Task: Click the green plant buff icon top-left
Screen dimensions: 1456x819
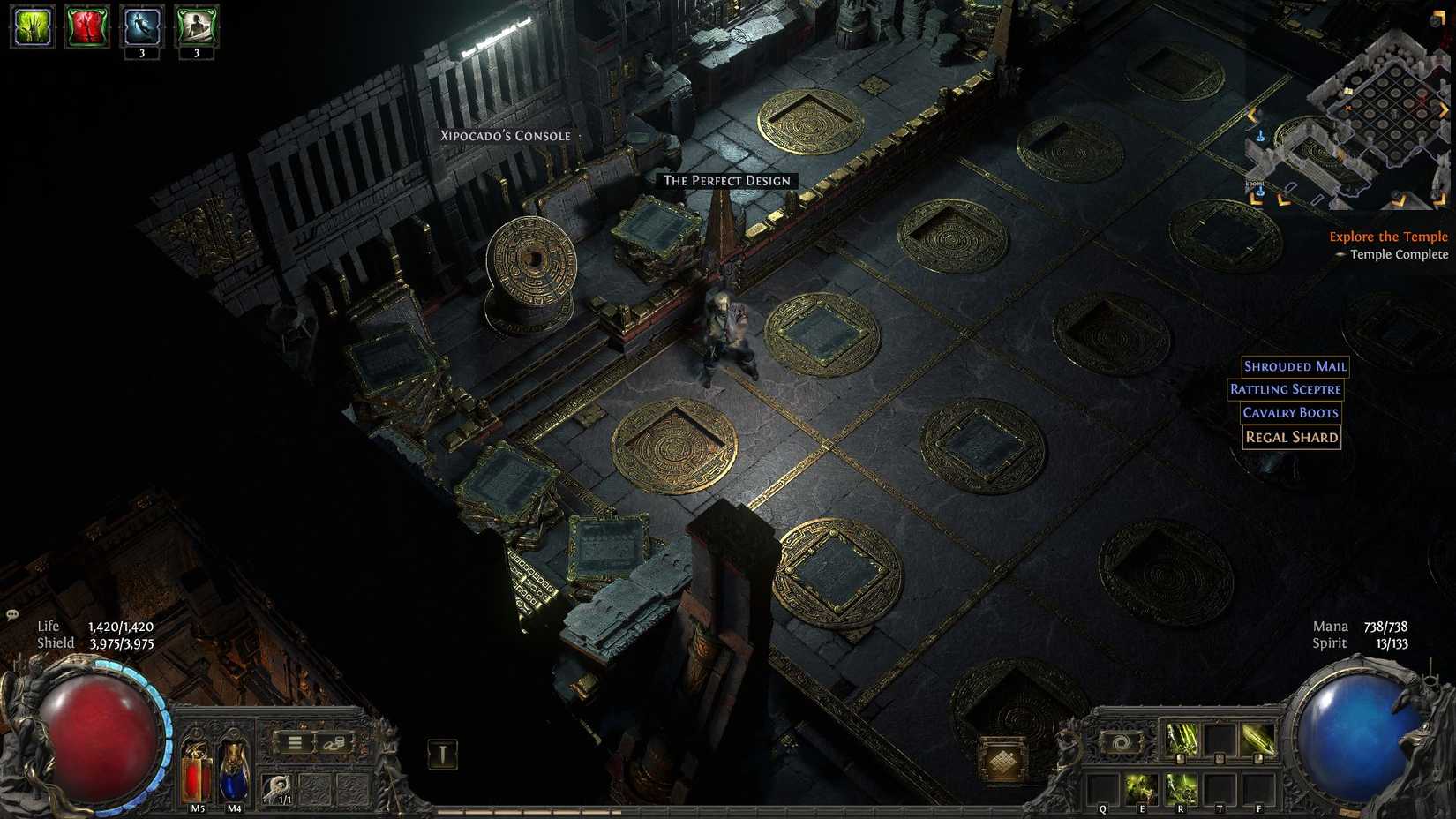Action: tap(31, 25)
